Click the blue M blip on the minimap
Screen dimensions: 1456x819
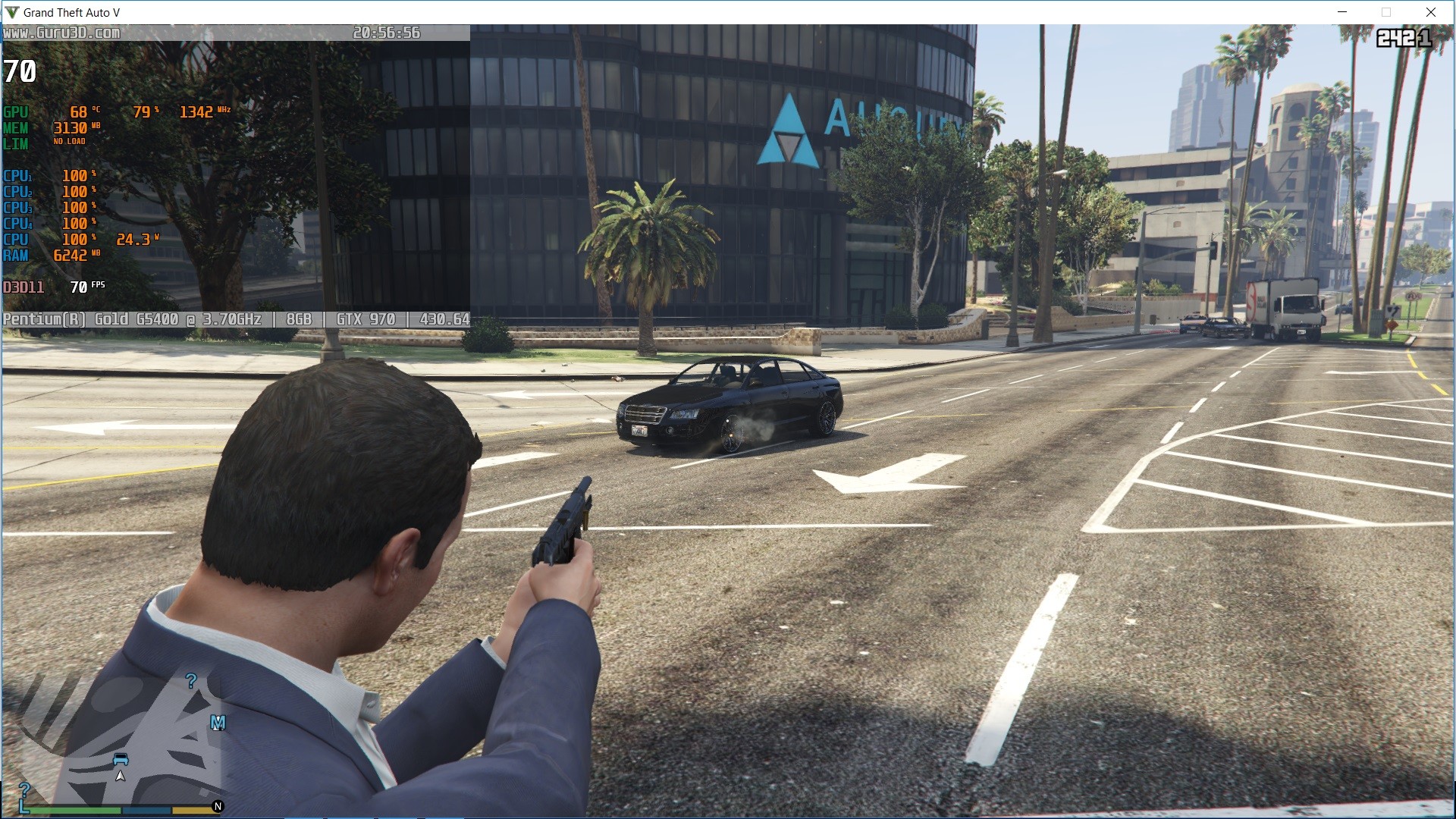click(x=218, y=722)
